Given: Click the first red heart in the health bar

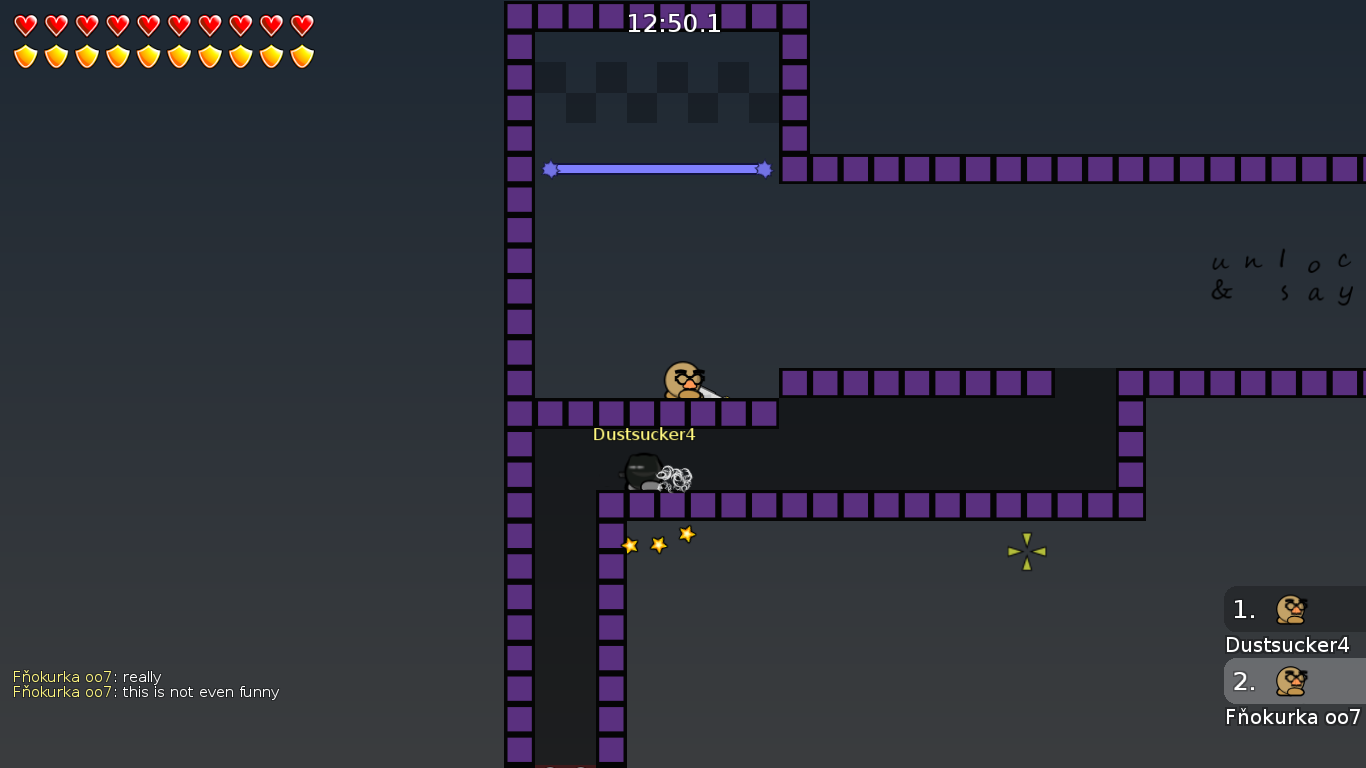Looking at the screenshot, I should pos(25,27).
